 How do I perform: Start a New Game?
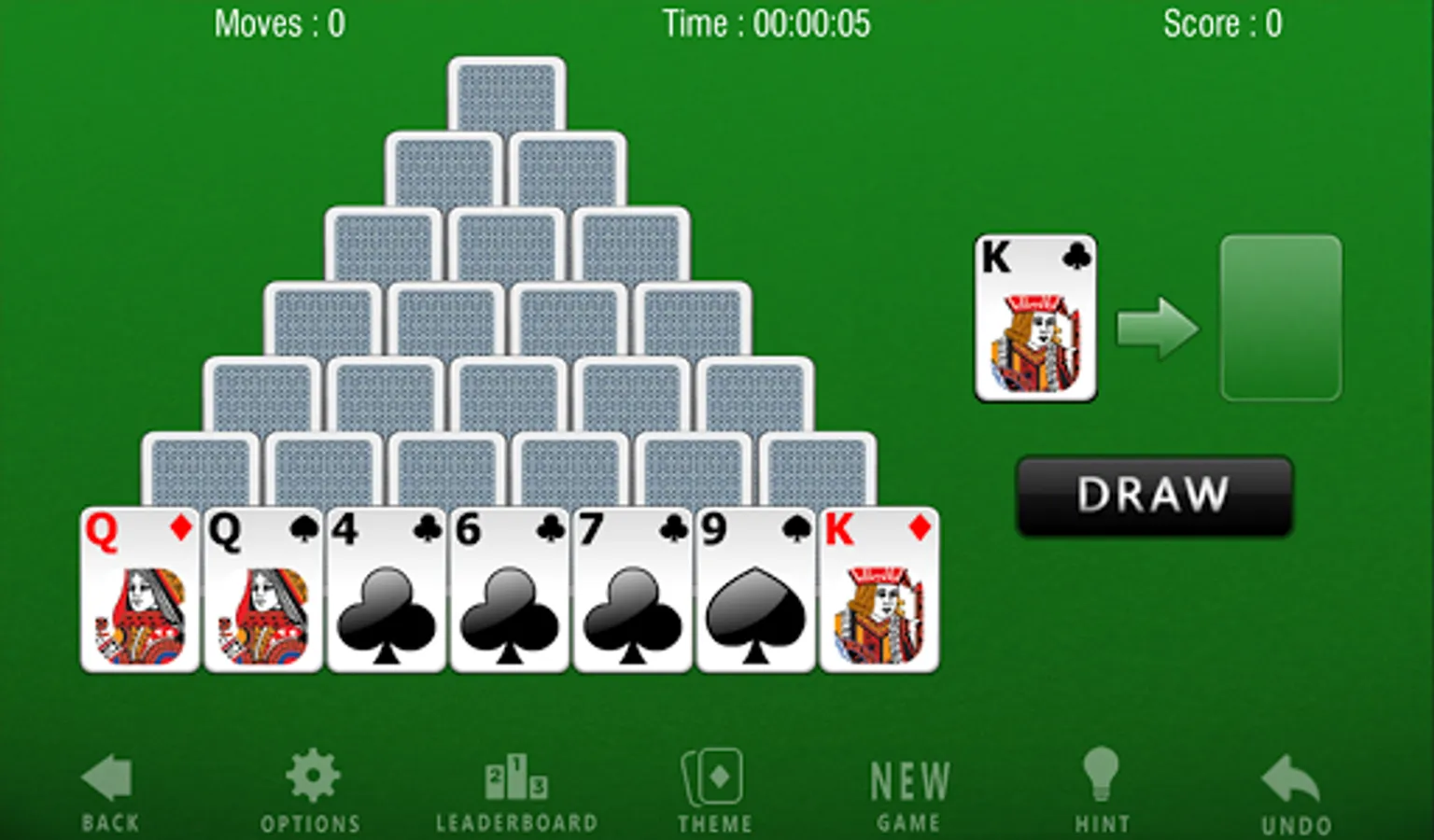point(908,789)
